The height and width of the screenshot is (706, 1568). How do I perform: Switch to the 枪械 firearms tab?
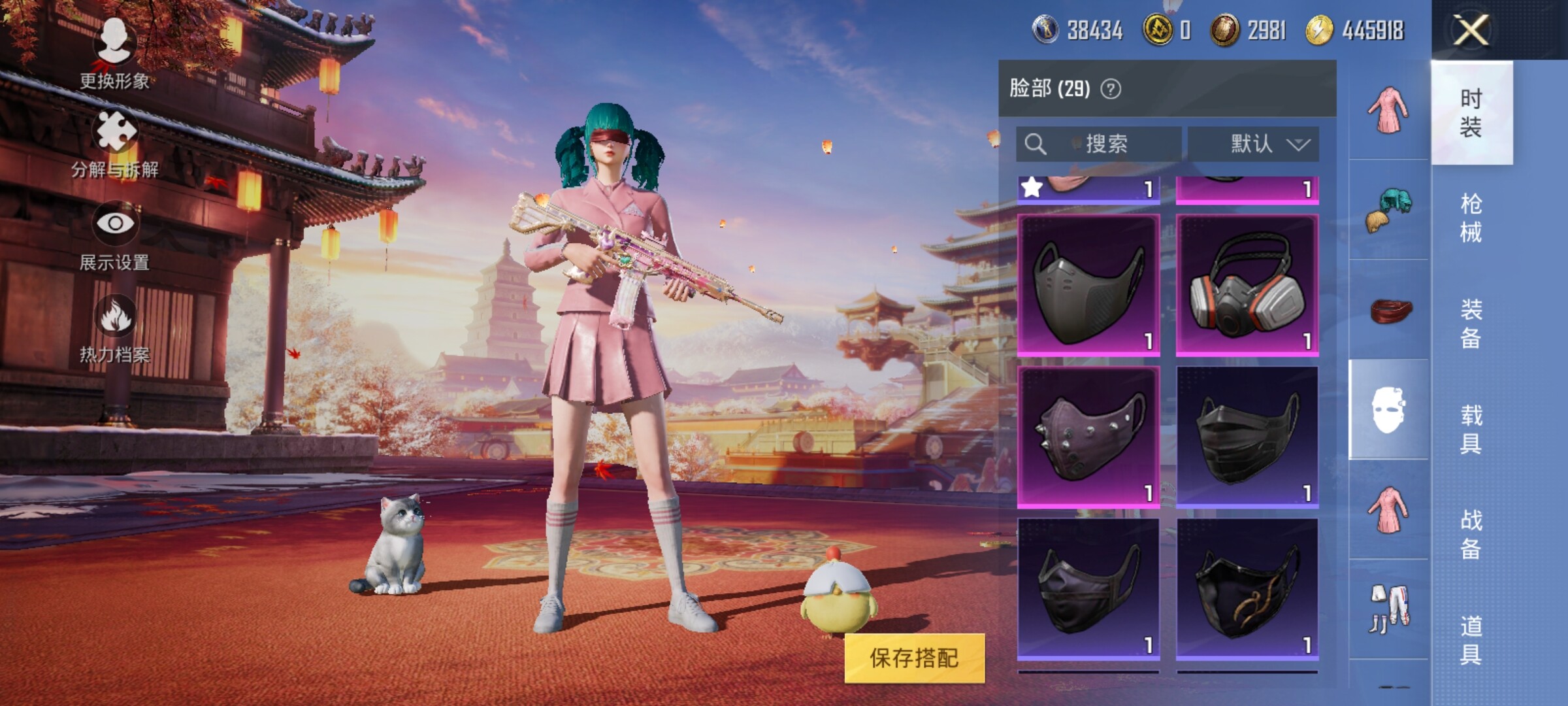(x=1471, y=218)
